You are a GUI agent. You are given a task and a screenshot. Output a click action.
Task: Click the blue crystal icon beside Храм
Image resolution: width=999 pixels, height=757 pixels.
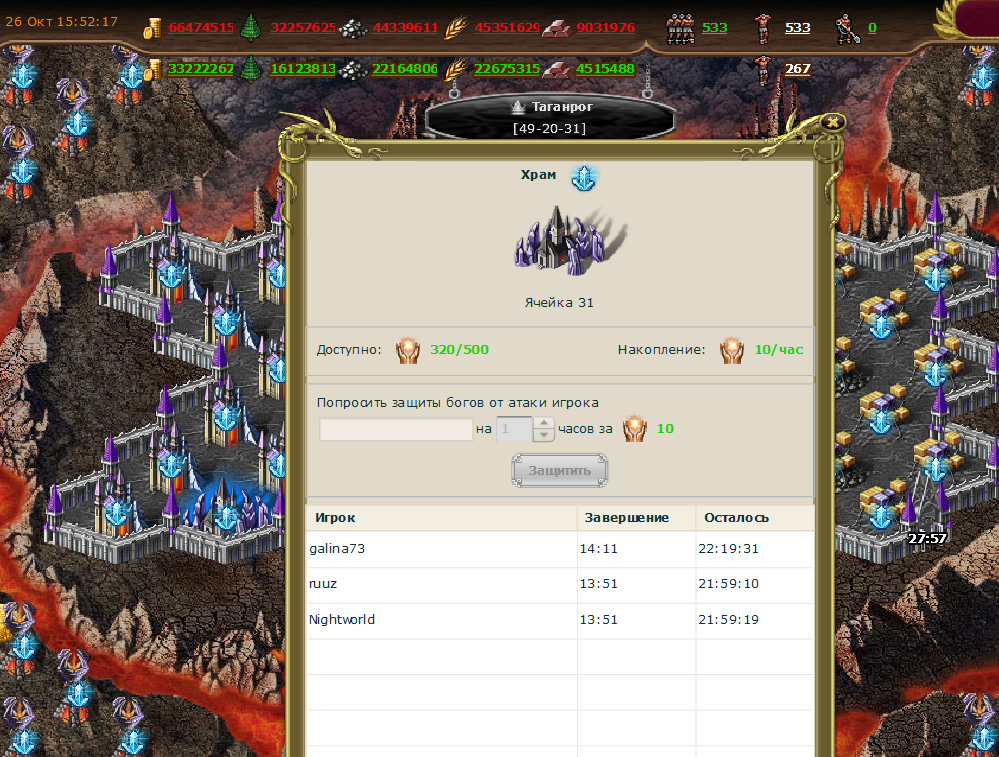click(583, 176)
